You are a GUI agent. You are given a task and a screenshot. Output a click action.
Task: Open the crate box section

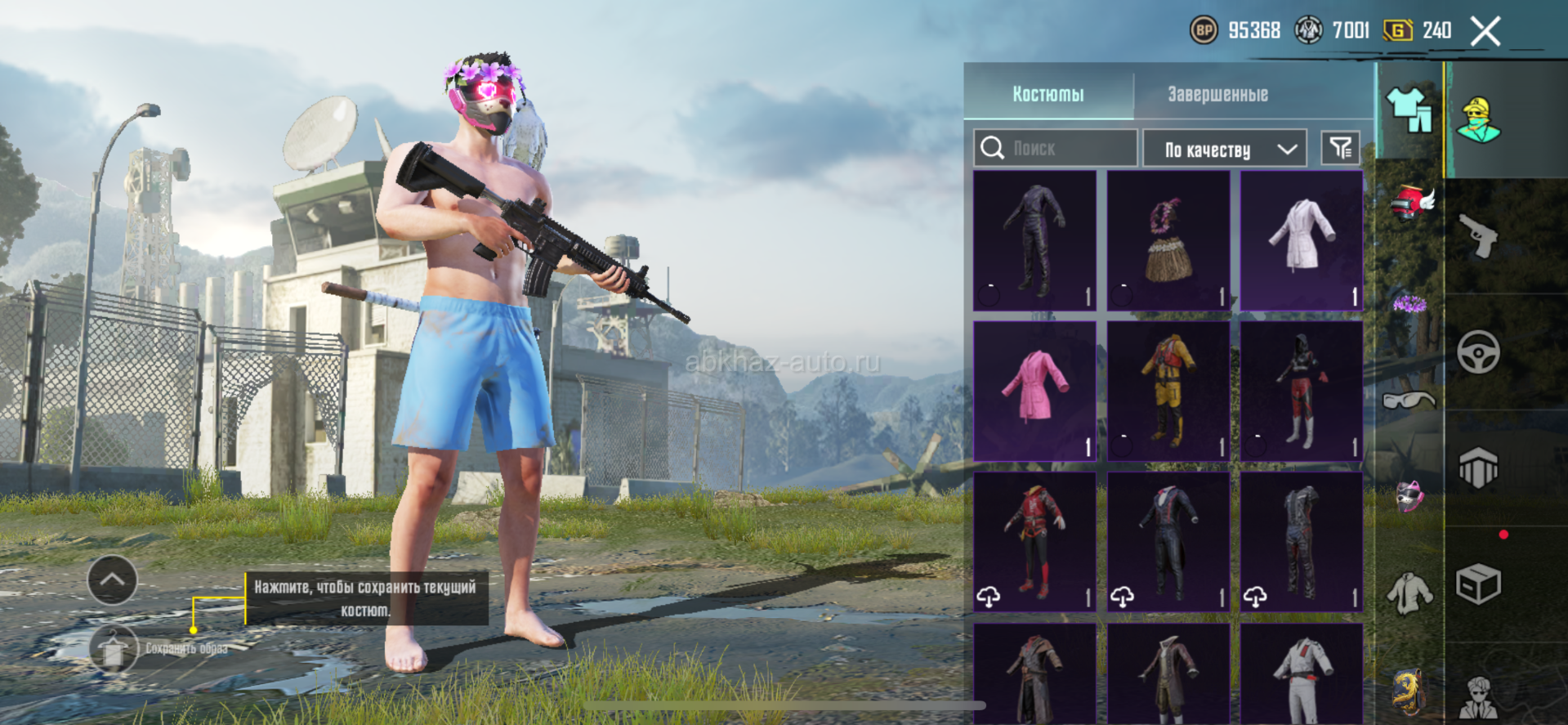click(x=1478, y=584)
